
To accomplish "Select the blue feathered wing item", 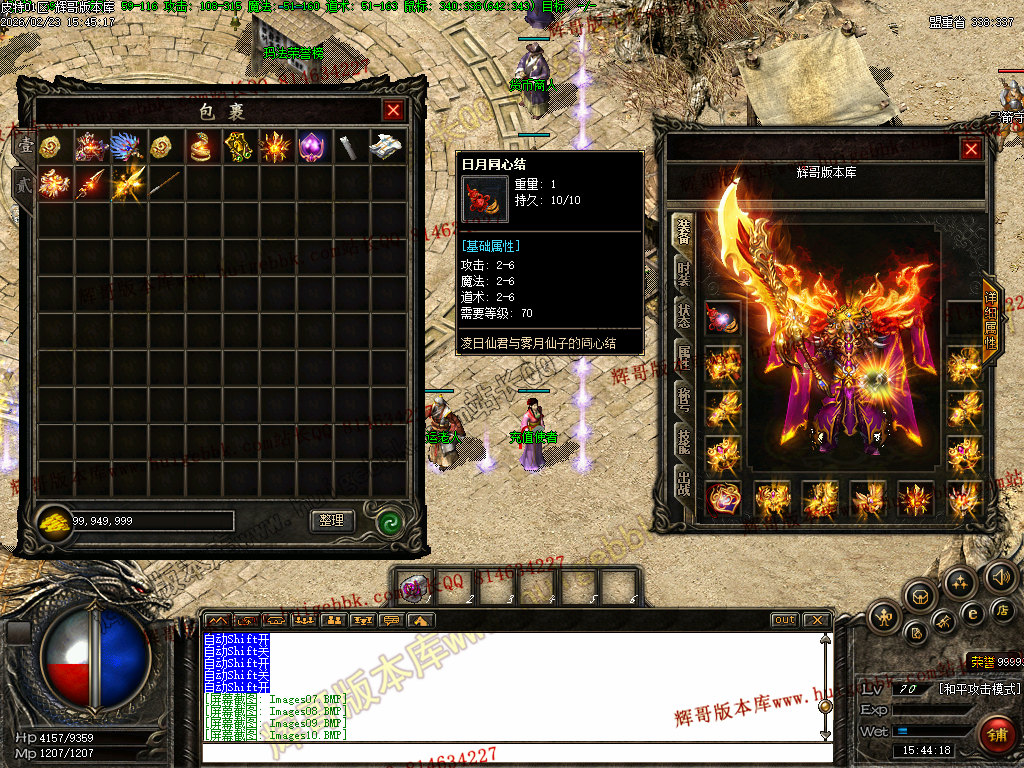I will point(128,147).
